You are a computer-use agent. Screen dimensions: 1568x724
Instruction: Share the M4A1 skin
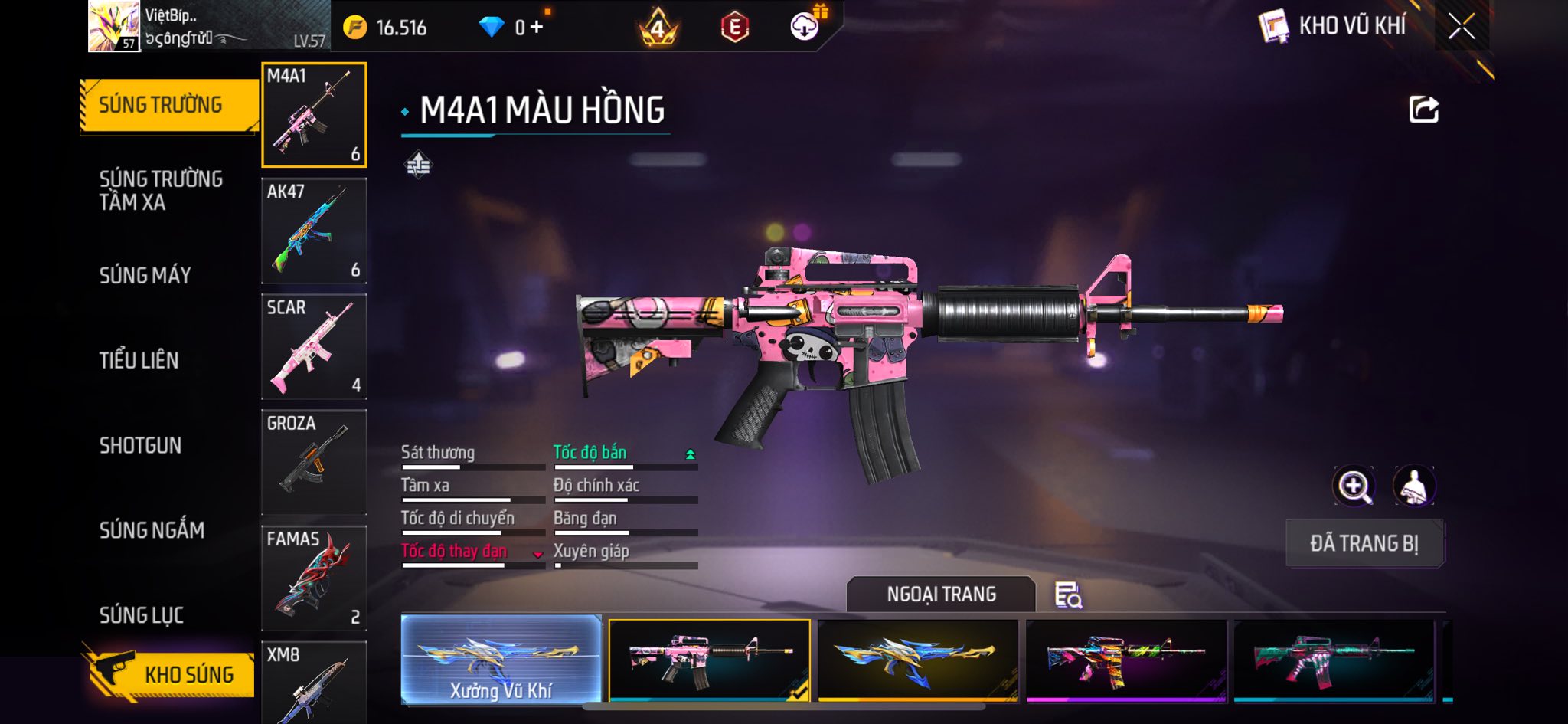pos(1423,110)
